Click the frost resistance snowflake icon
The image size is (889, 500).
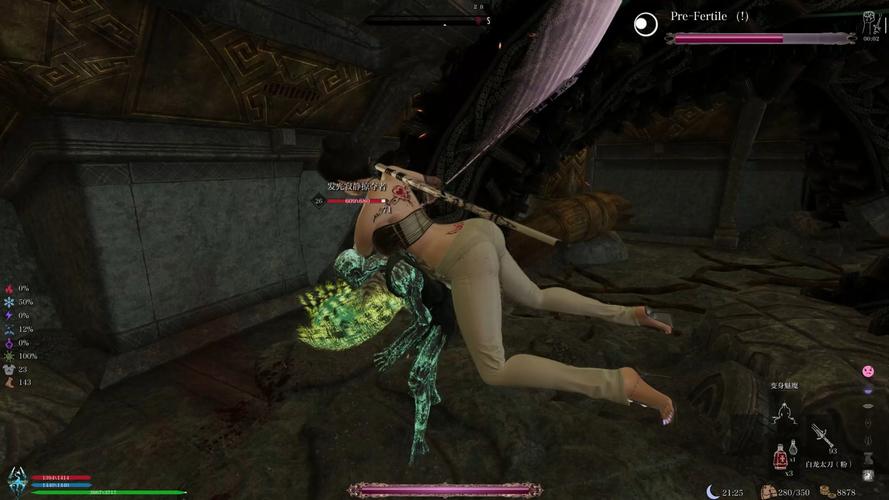(x=9, y=301)
